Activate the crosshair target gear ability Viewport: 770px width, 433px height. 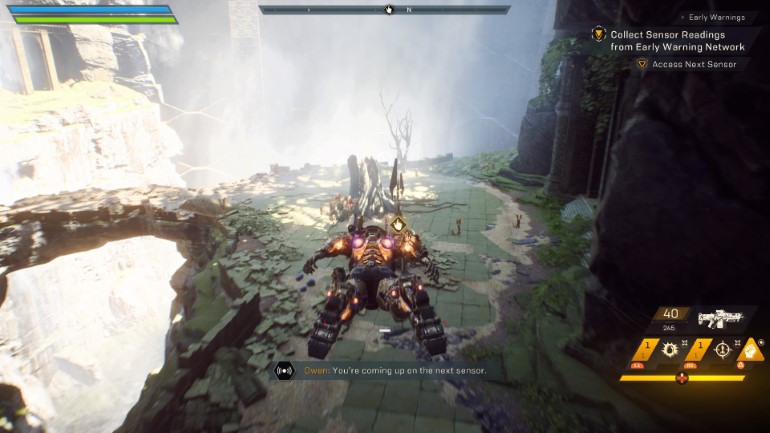[722, 352]
